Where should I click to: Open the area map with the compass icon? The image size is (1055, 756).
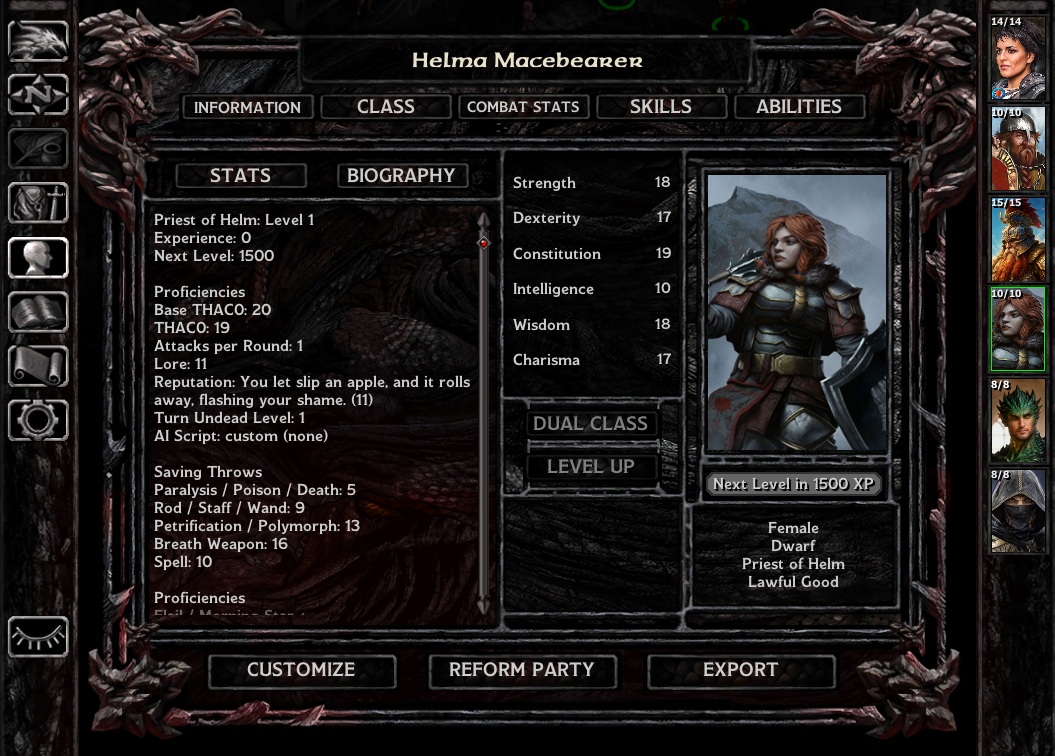38,95
